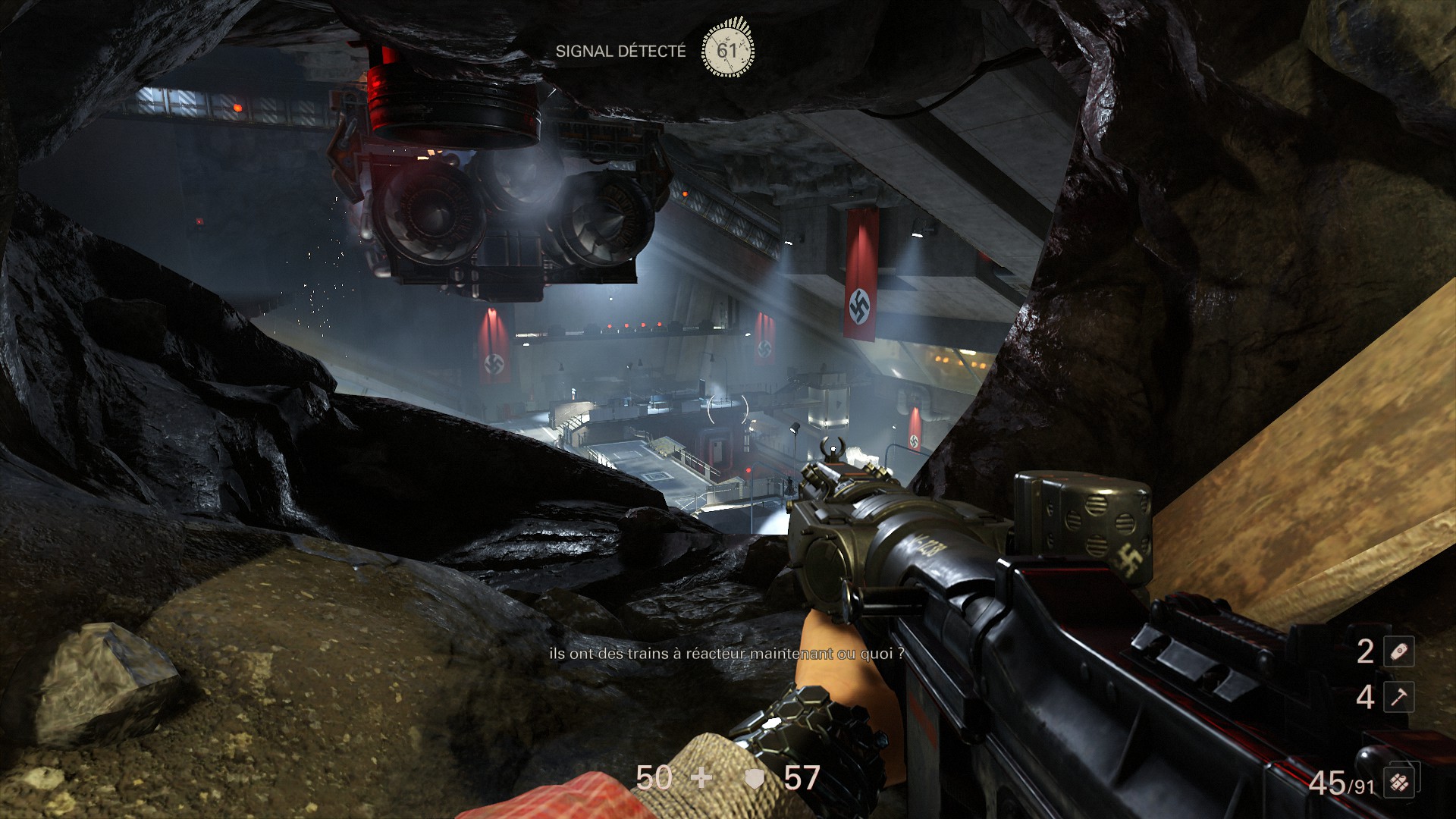This screenshot has height=819, width=1456.
Task: Click the health cross icon
Action: pos(701,779)
